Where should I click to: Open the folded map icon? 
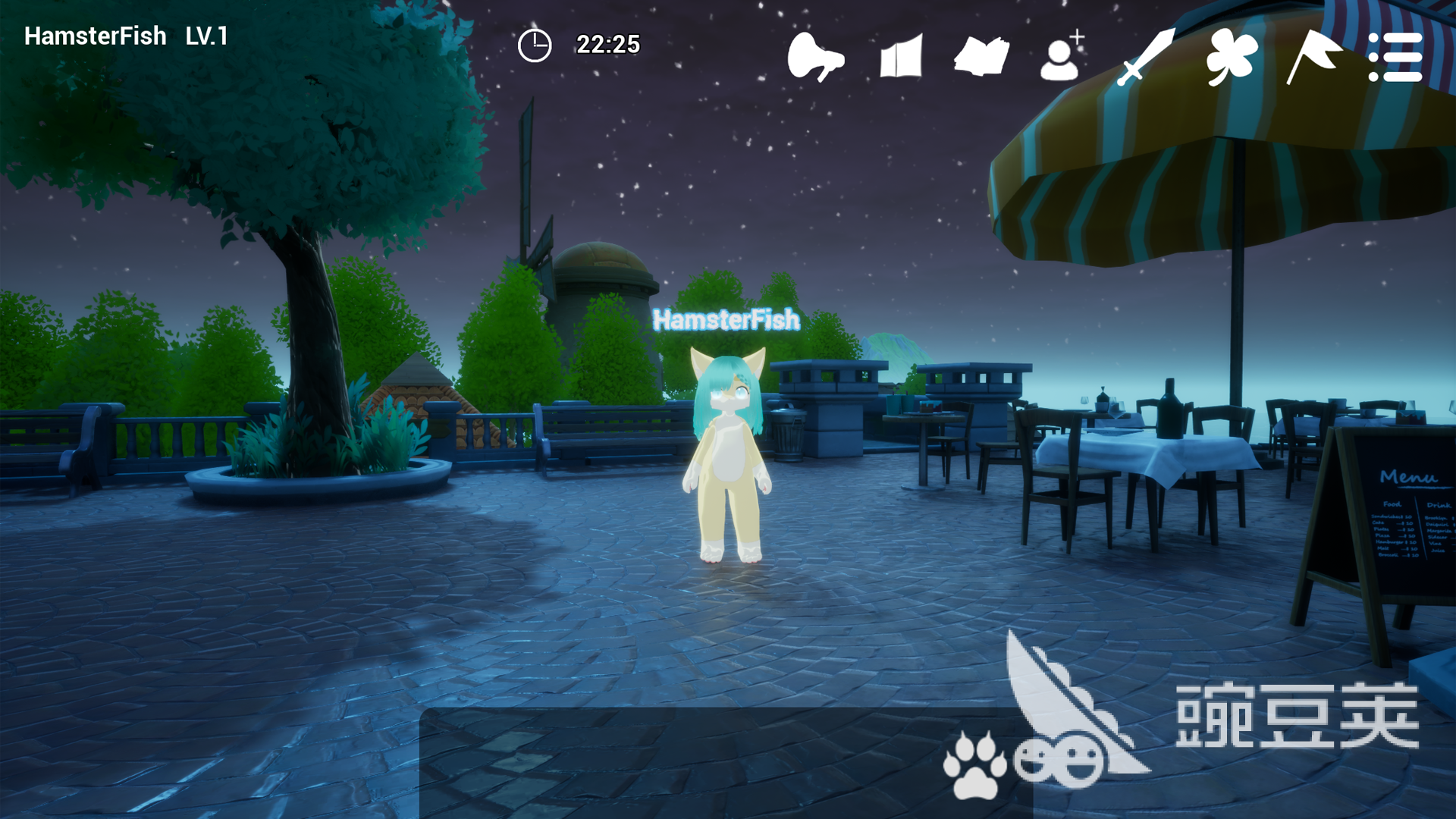coord(901,56)
